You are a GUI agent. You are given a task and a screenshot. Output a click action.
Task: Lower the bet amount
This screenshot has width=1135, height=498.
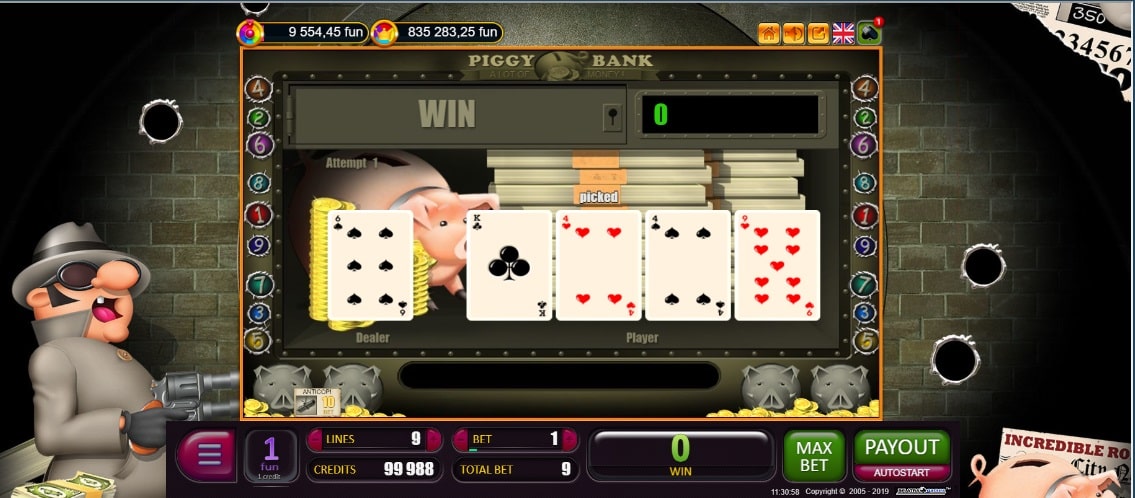click(461, 439)
